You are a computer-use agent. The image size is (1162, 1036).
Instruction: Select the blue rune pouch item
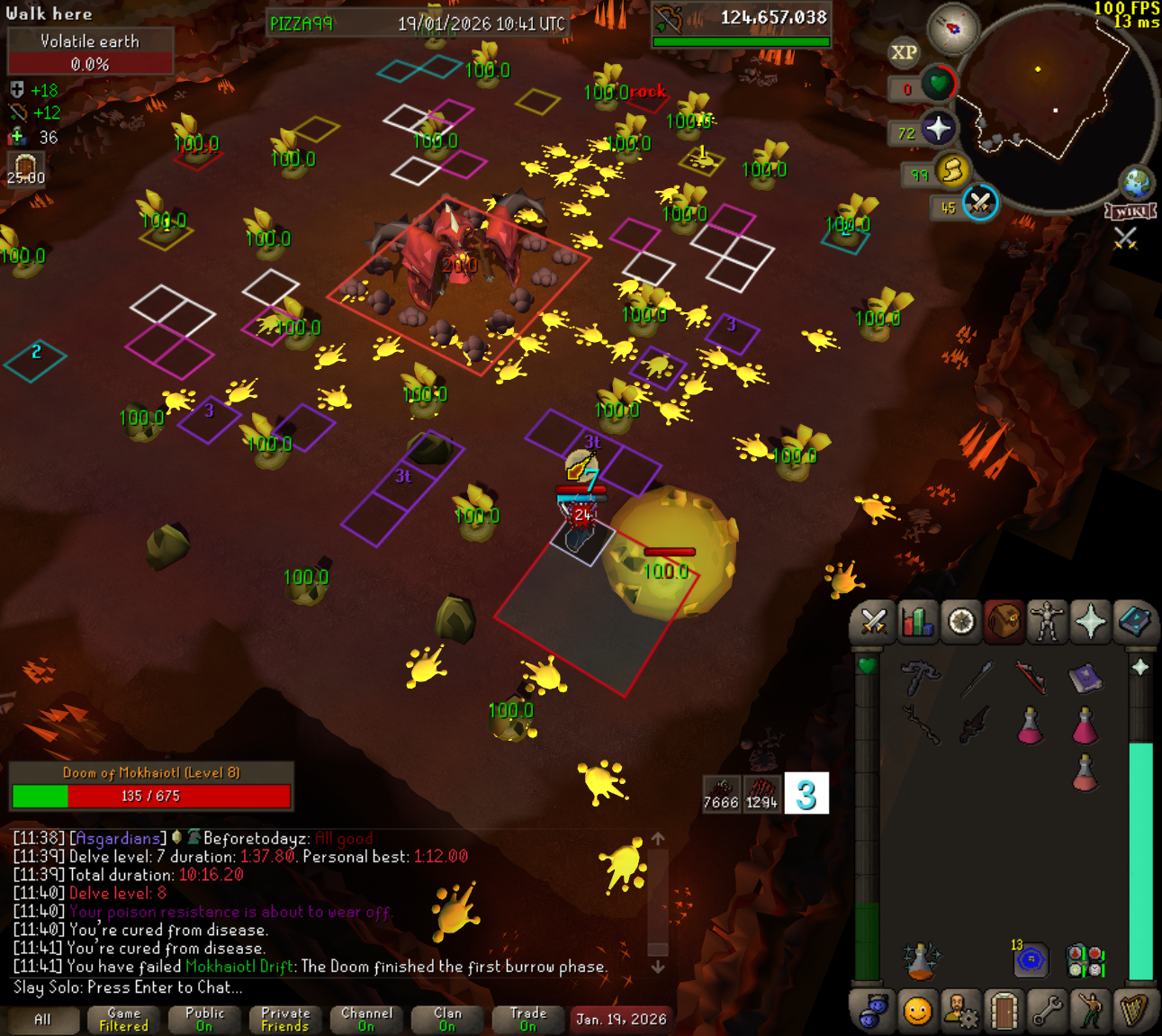(x=1031, y=960)
